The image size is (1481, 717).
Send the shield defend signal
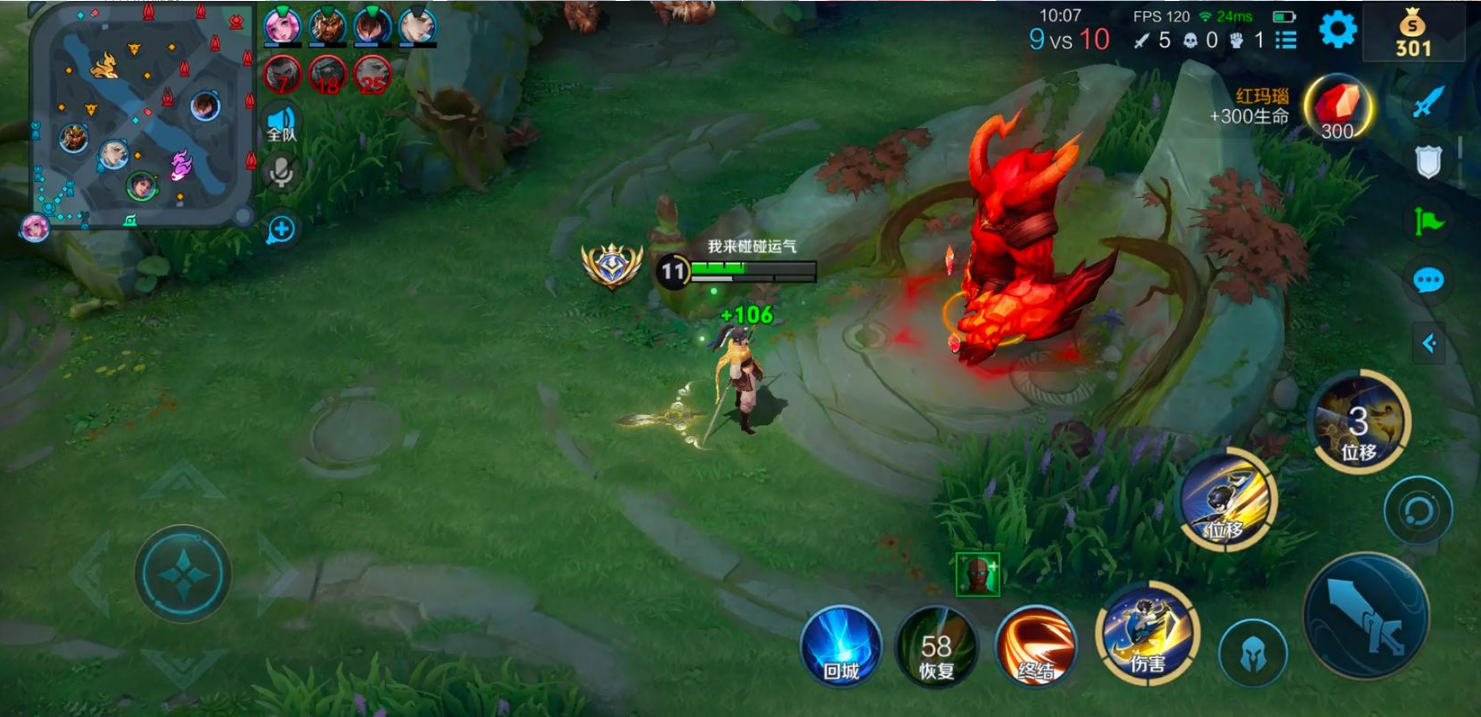tap(1429, 161)
